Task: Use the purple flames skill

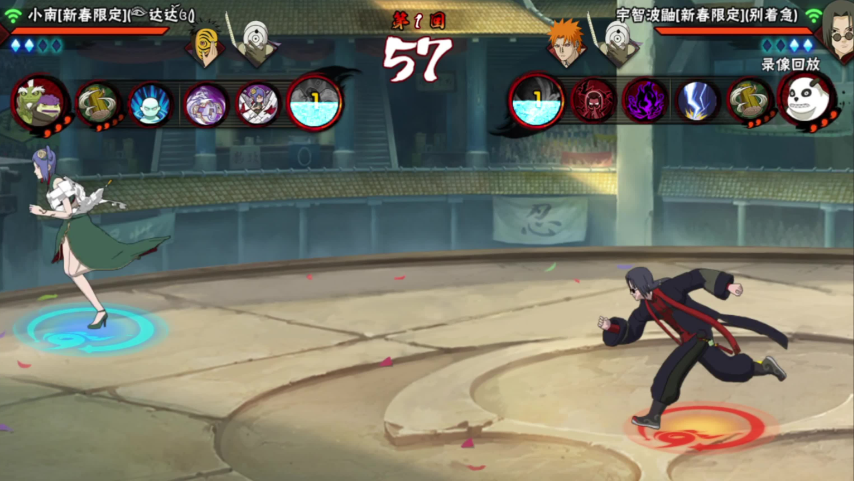Action: click(x=645, y=101)
